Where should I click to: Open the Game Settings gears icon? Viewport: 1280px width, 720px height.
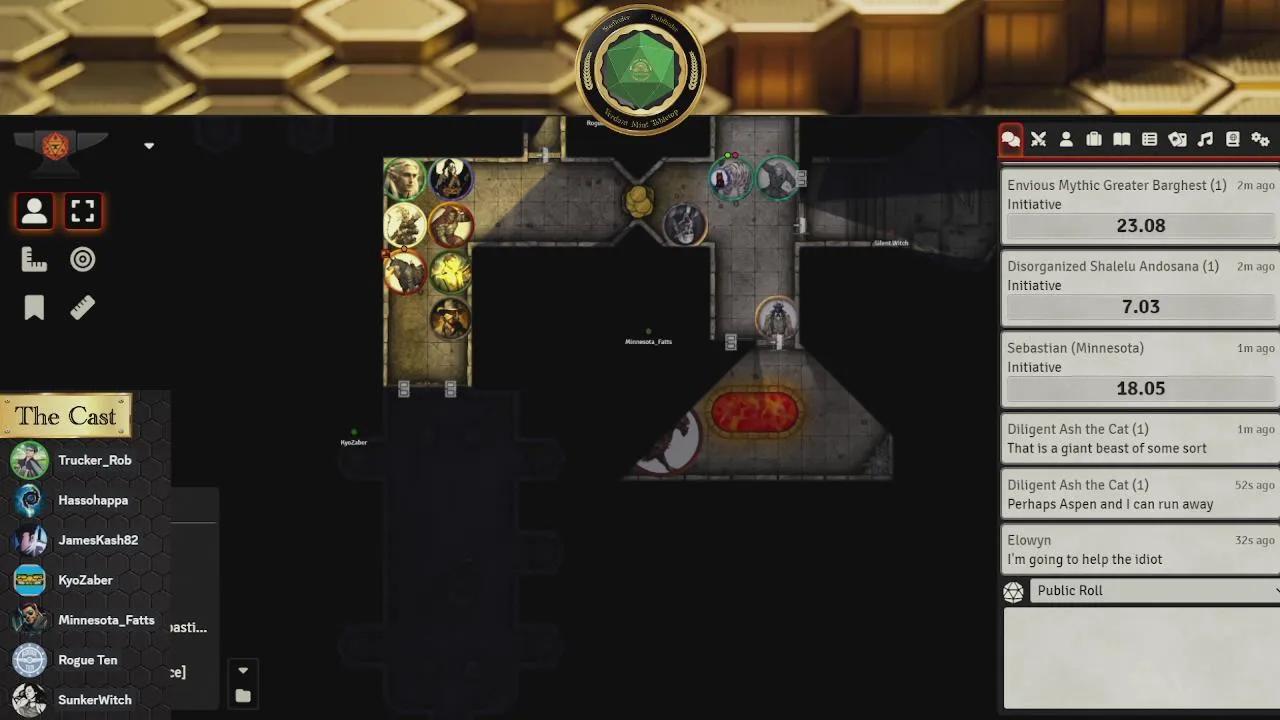click(1260, 139)
